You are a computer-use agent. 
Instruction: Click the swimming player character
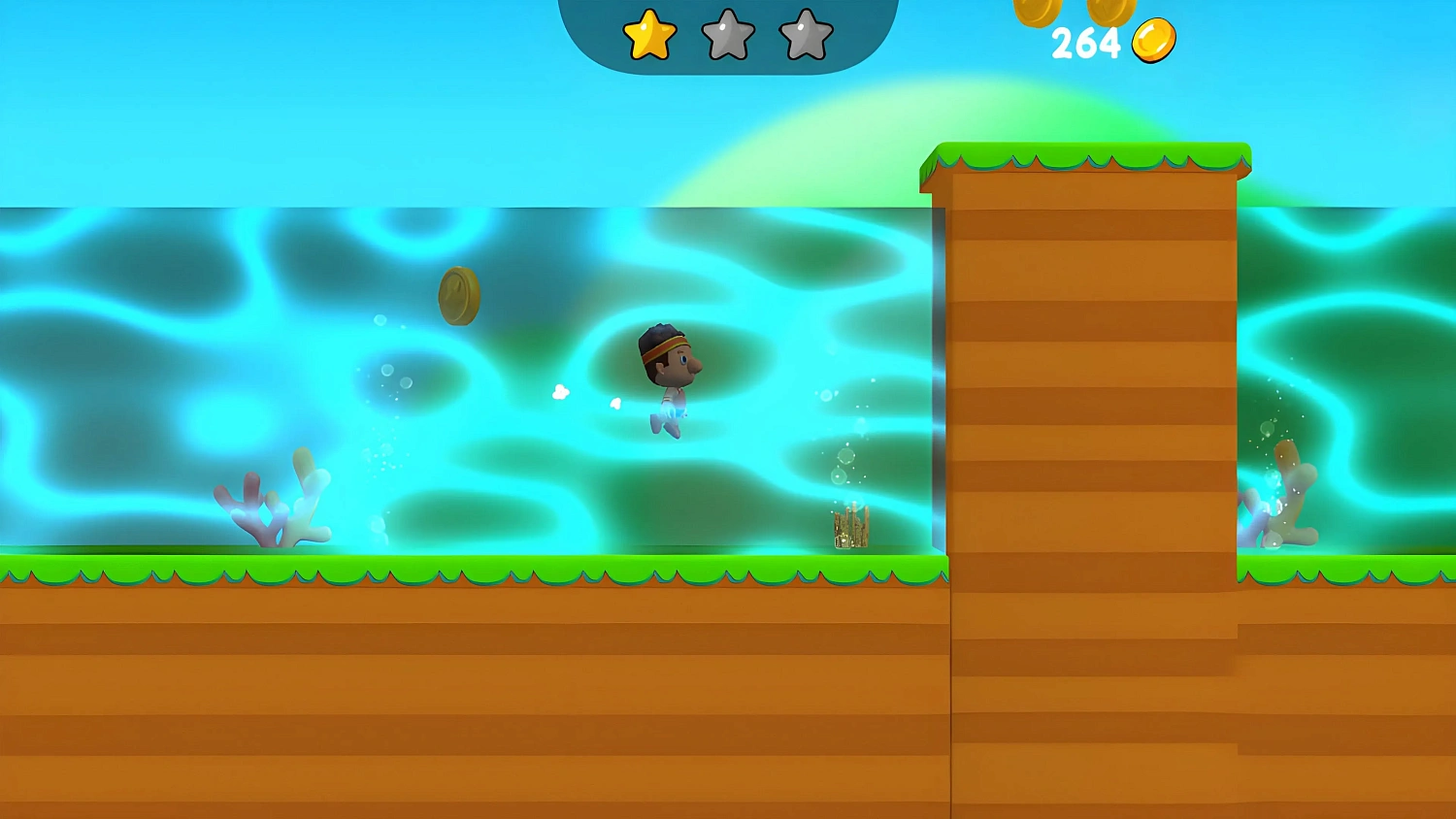coord(668,378)
